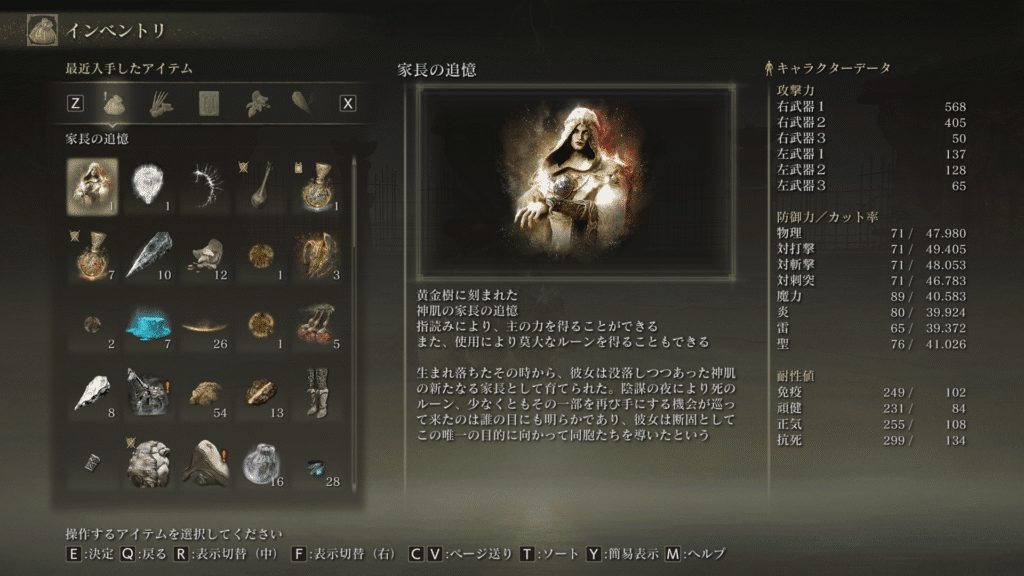Select the pointed cloth hood item
Screen dimensions: 1024x576
[x=206, y=461]
